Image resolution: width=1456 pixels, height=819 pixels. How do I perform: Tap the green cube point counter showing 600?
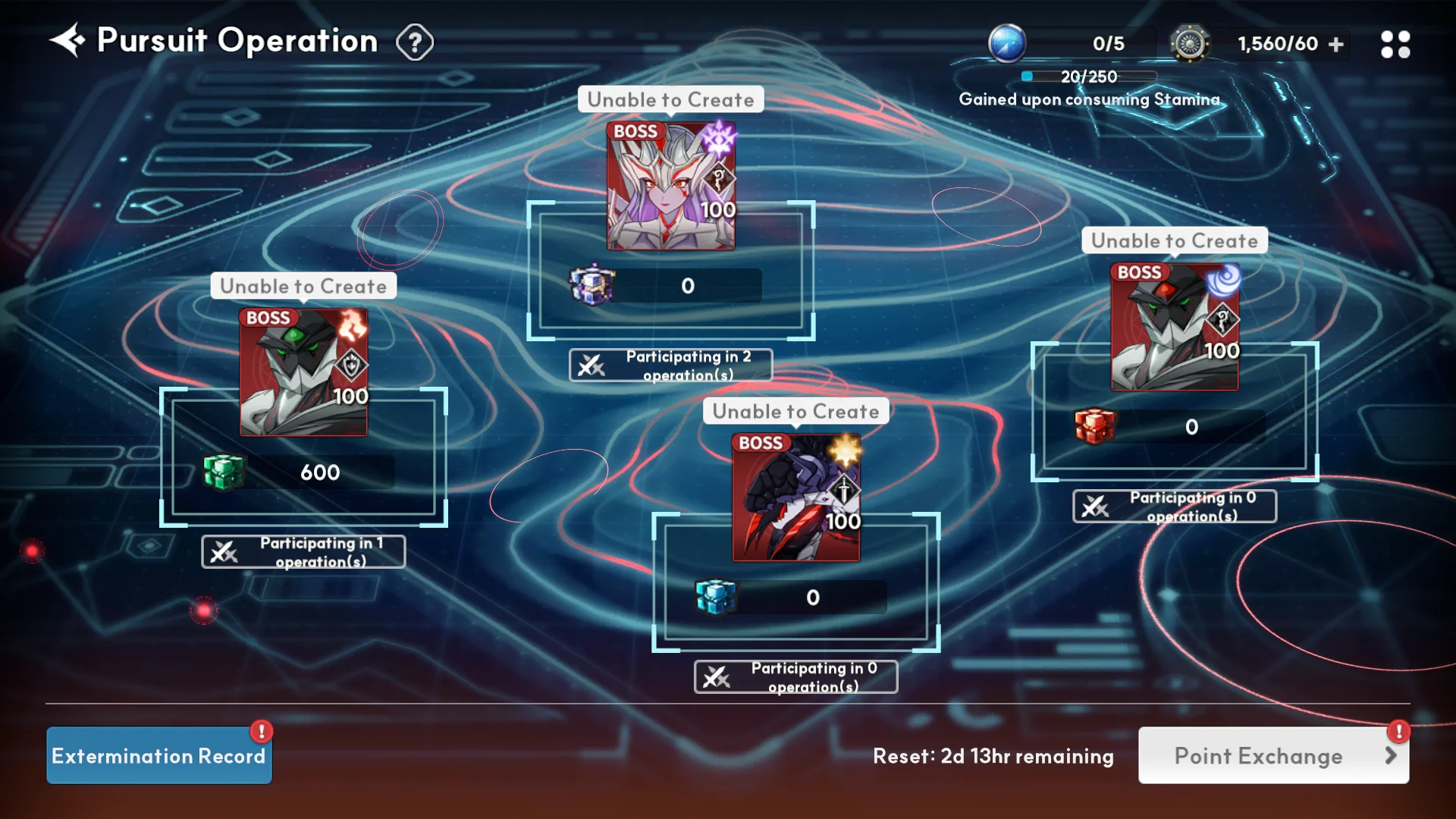pyautogui.click(x=300, y=472)
